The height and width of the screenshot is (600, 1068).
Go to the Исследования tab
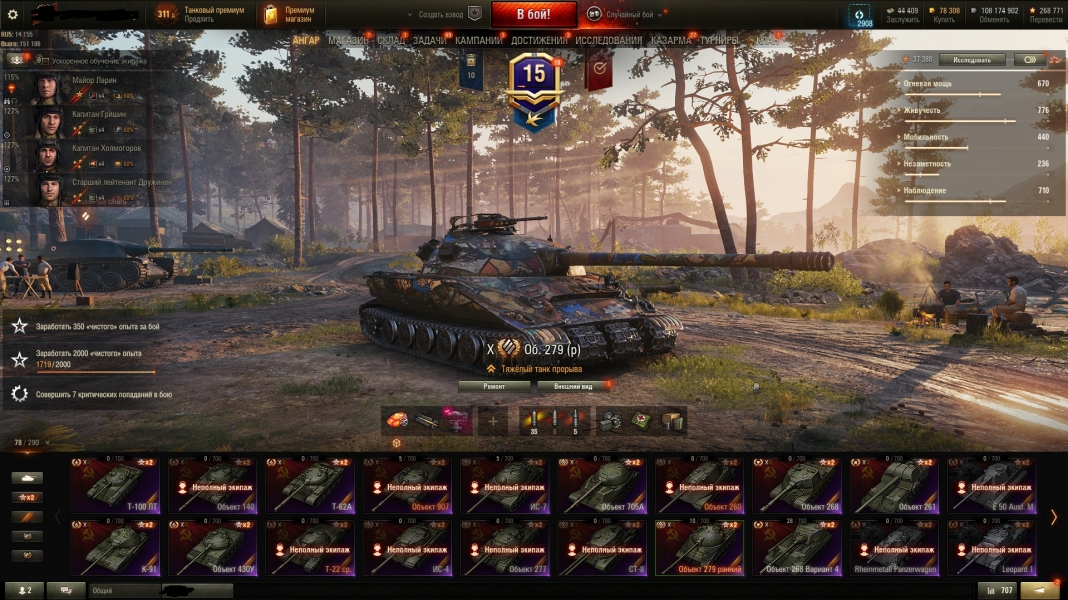point(608,41)
